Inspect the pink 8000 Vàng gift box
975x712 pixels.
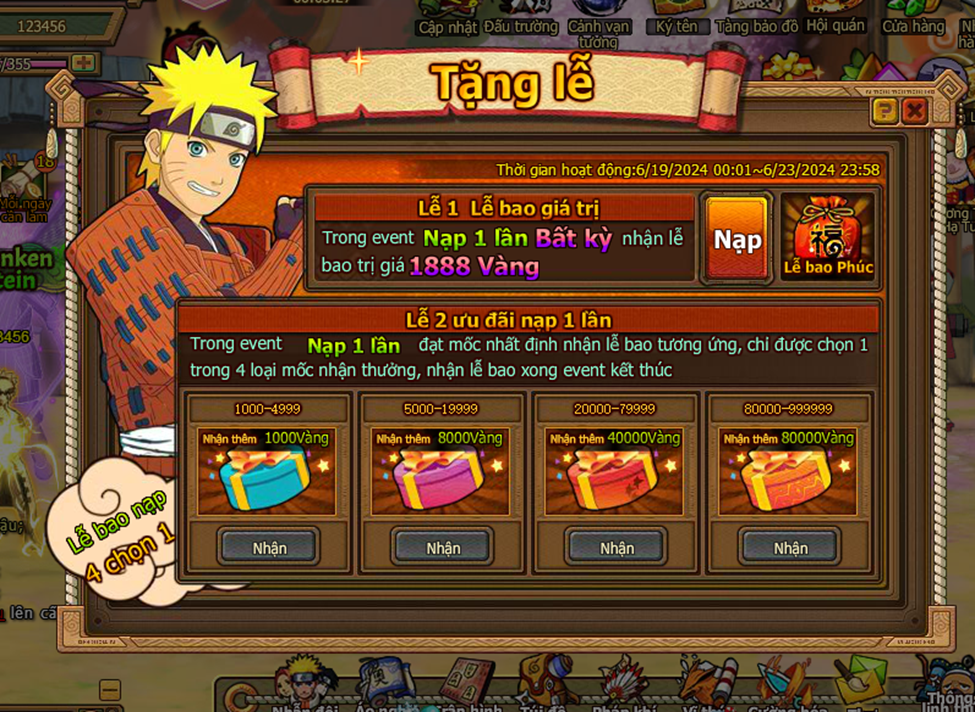tap(440, 478)
